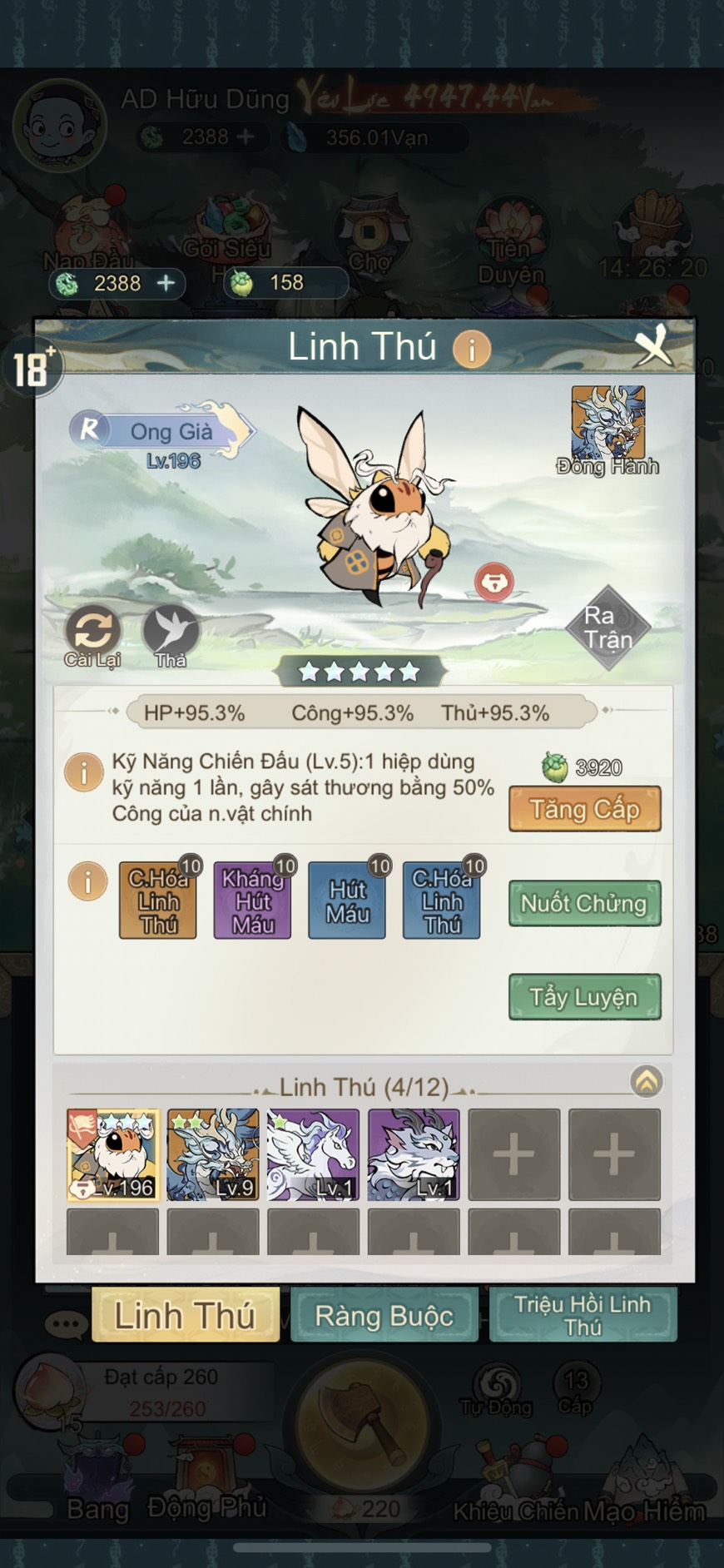The height and width of the screenshot is (1568, 724).
Task: View the battle skill info icon
Action: click(84, 772)
